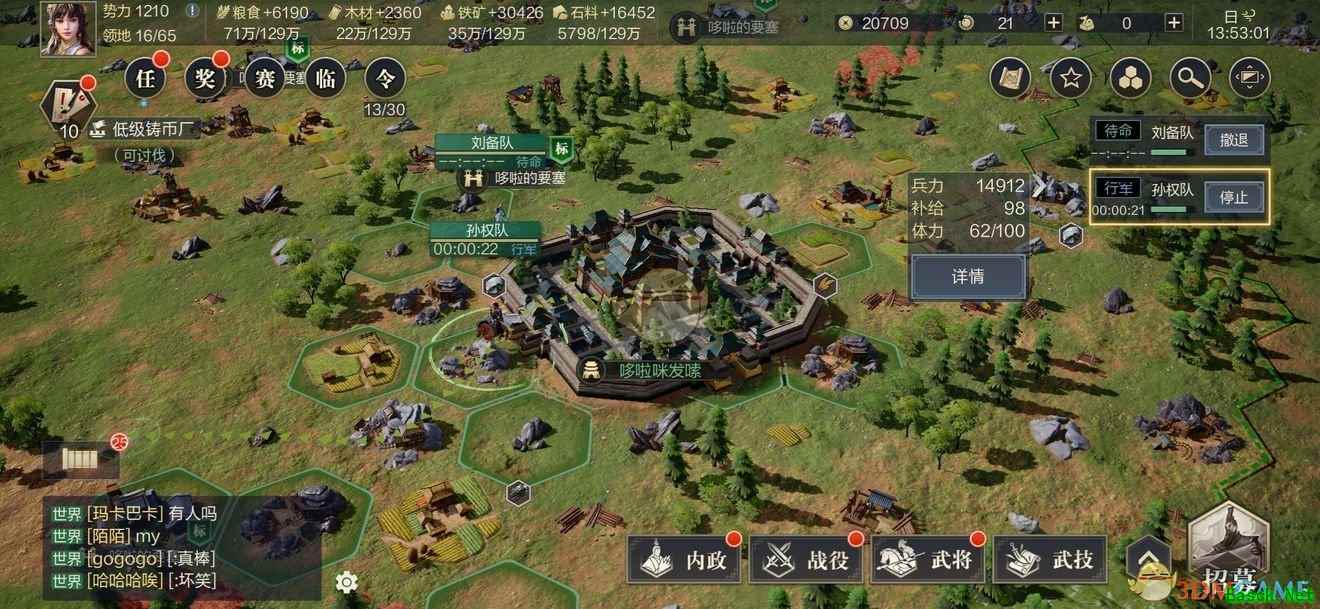Stop 孙权队 march with 停止

1234,197
